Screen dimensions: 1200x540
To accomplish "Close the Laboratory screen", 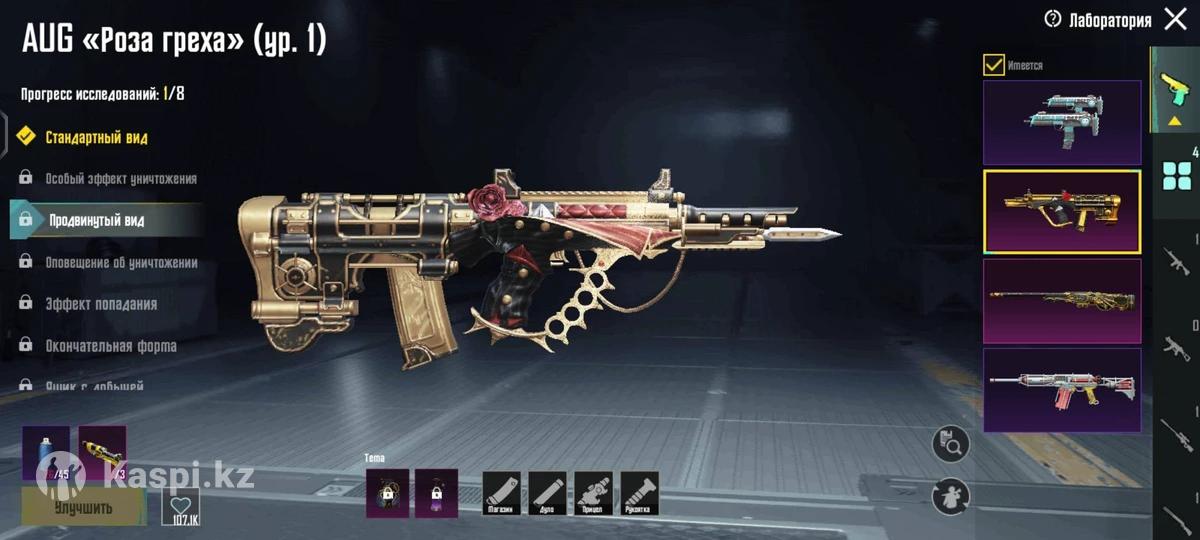I will (x=1176, y=19).
